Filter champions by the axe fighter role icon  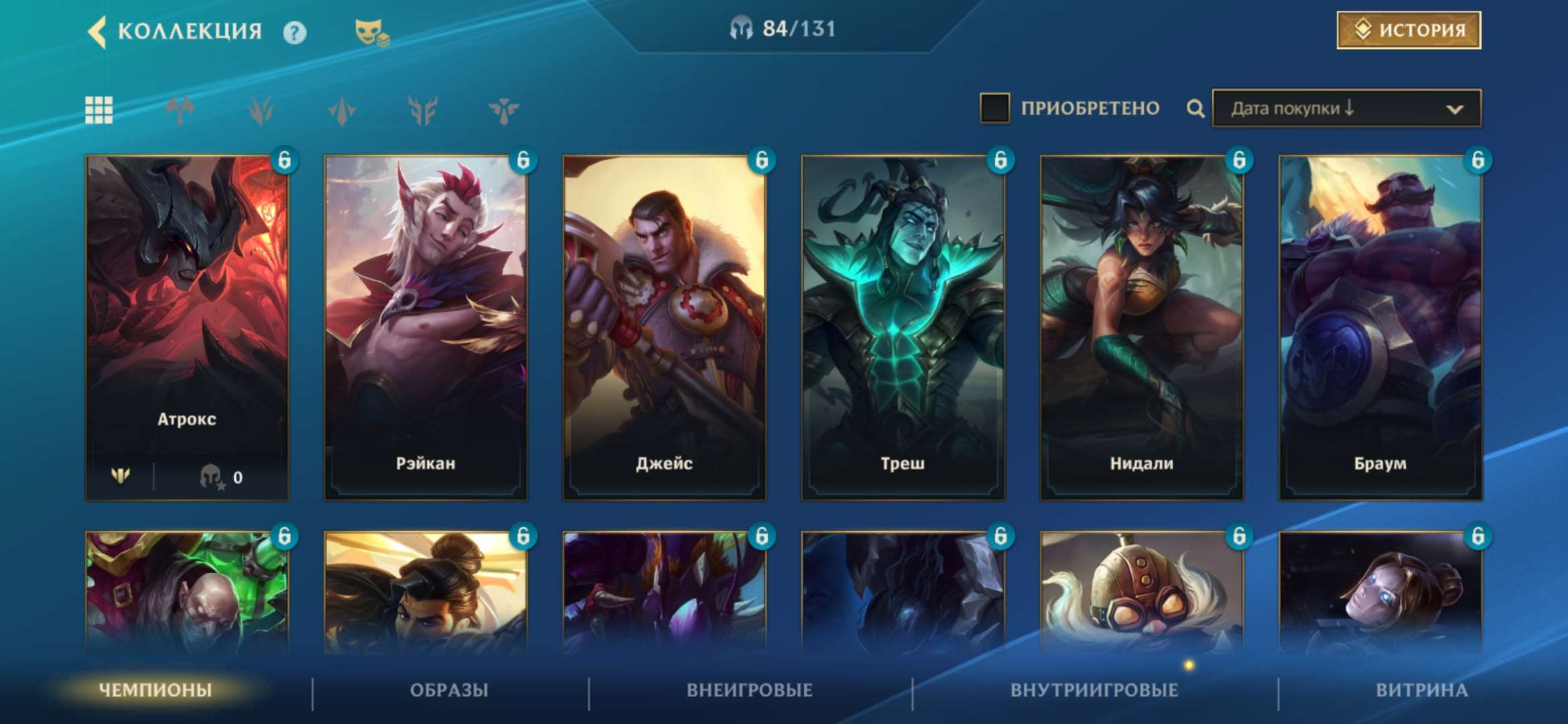(179, 109)
